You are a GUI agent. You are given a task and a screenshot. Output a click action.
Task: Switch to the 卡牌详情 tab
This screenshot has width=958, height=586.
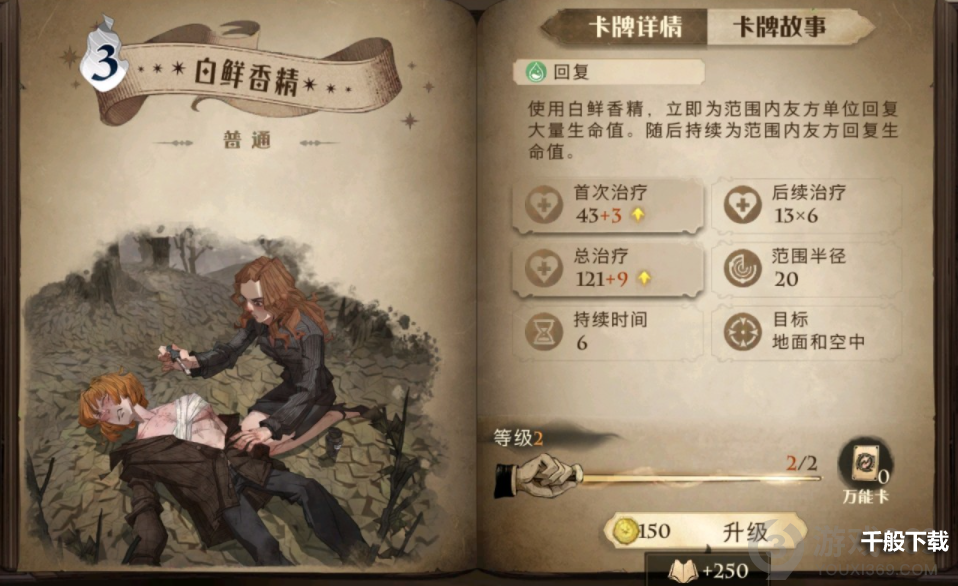635,27
